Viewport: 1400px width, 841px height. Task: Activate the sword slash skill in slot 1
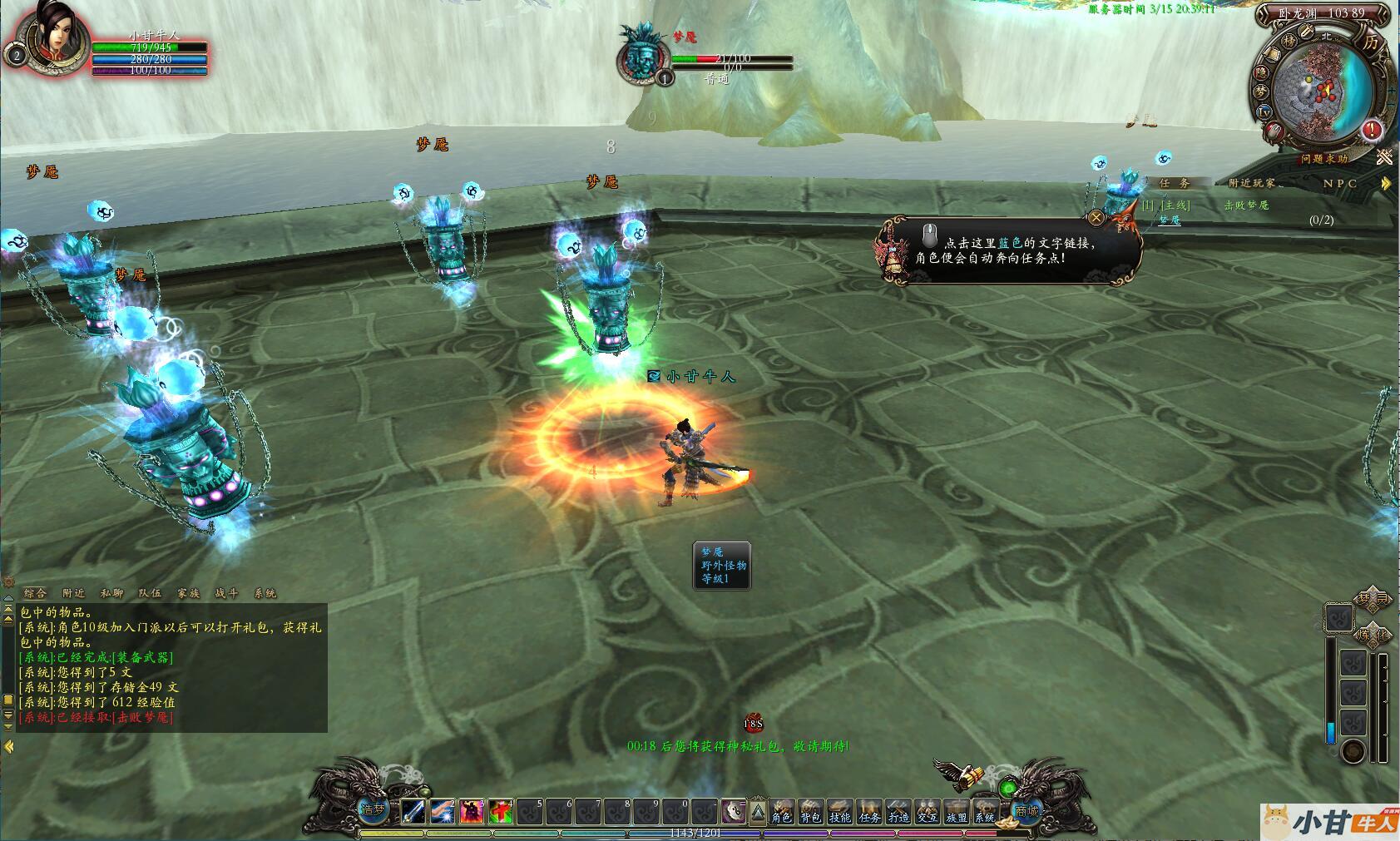click(413, 810)
